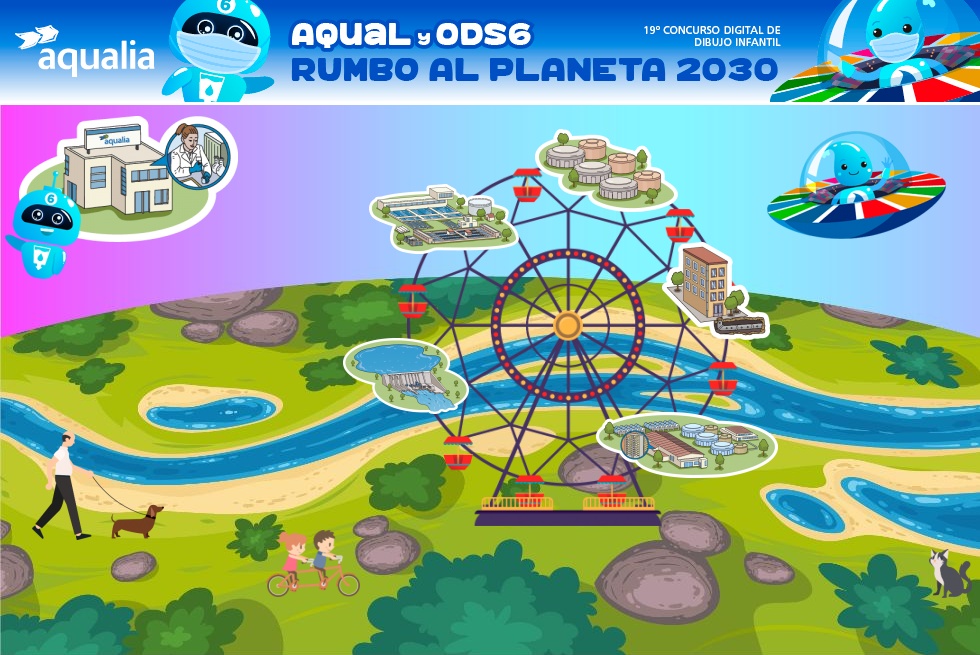The height and width of the screenshot is (655, 980).
Task: Select the dam reservoir bubble
Action: [405, 374]
